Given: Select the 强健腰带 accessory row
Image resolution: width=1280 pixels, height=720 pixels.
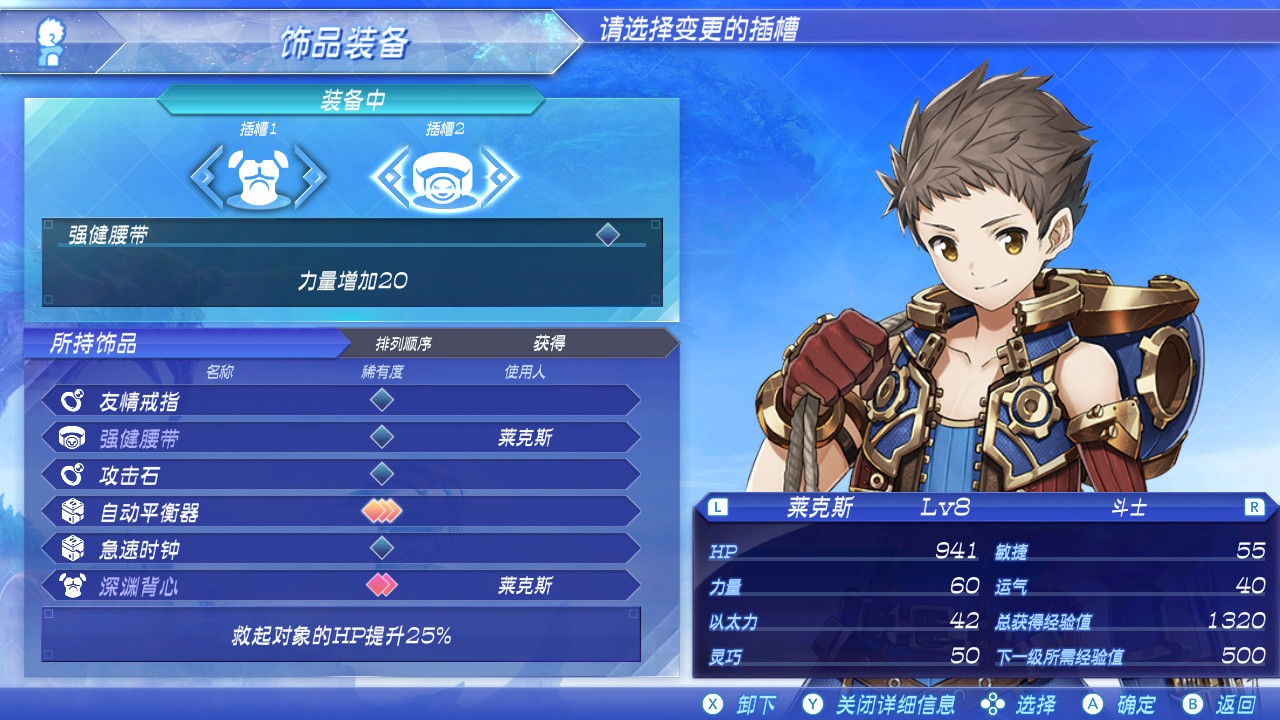Looking at the screenshot, I should click(x=340, y=438).
